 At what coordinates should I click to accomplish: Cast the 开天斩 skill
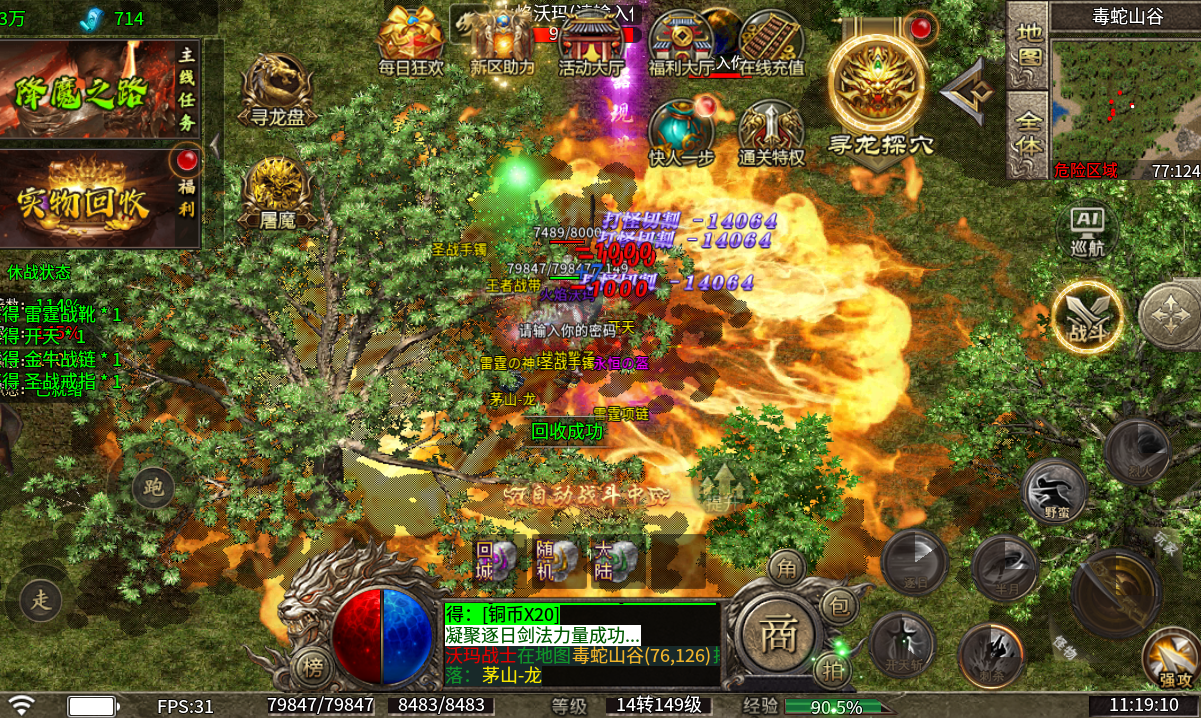click(902, 645)
